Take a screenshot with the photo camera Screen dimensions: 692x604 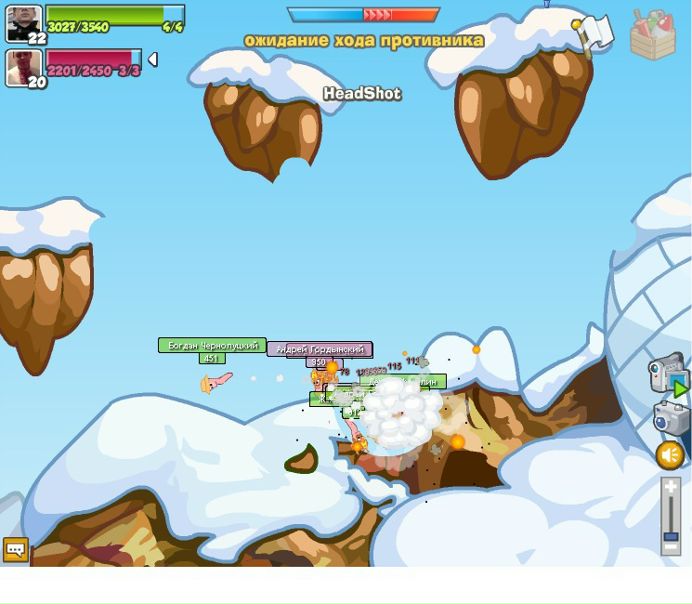670,417
